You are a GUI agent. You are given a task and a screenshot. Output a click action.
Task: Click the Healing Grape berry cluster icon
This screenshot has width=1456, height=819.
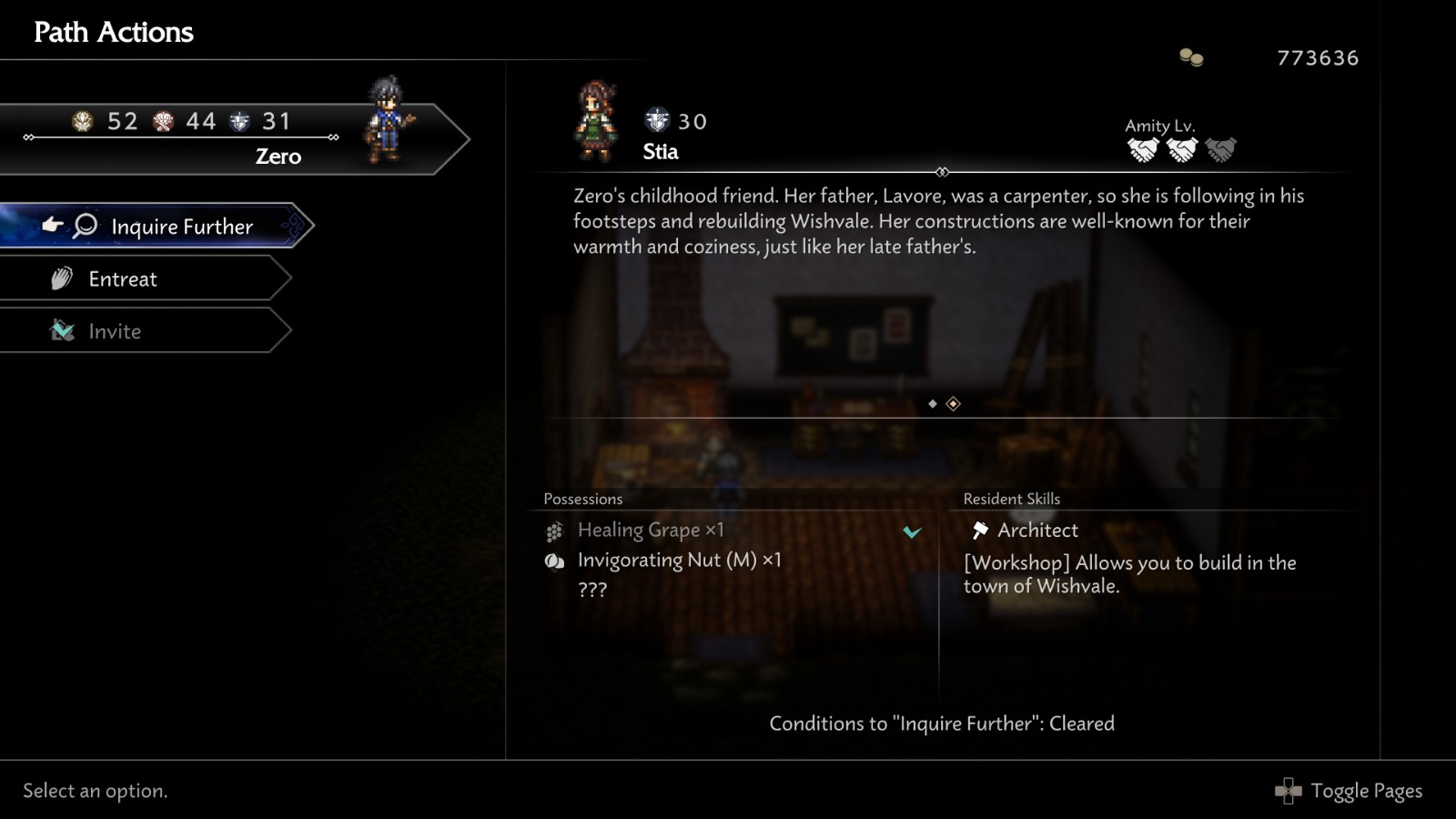553,530
